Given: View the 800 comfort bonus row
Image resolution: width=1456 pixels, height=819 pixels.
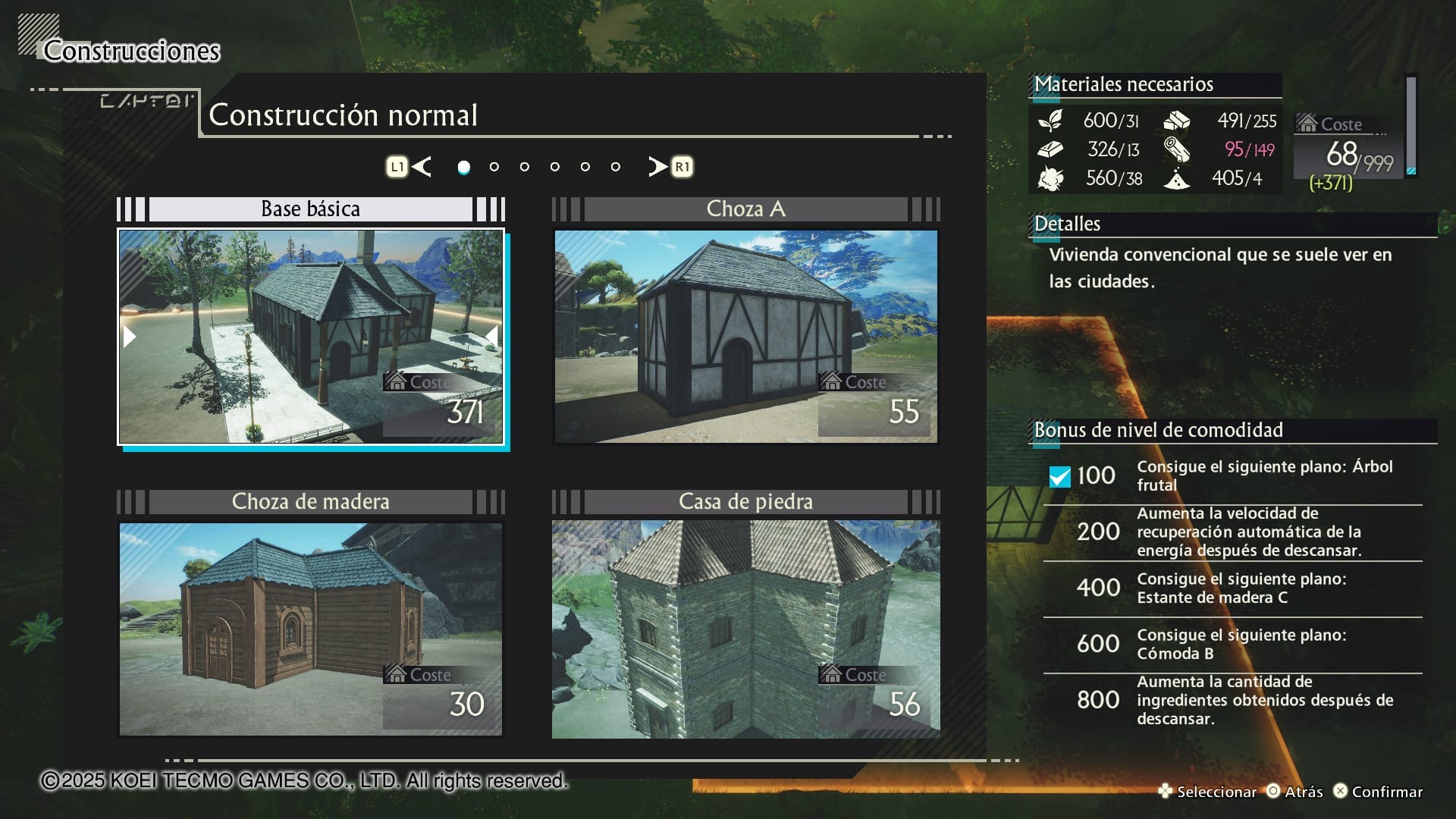Looking at the screenshot, I should click(1232, 701).
